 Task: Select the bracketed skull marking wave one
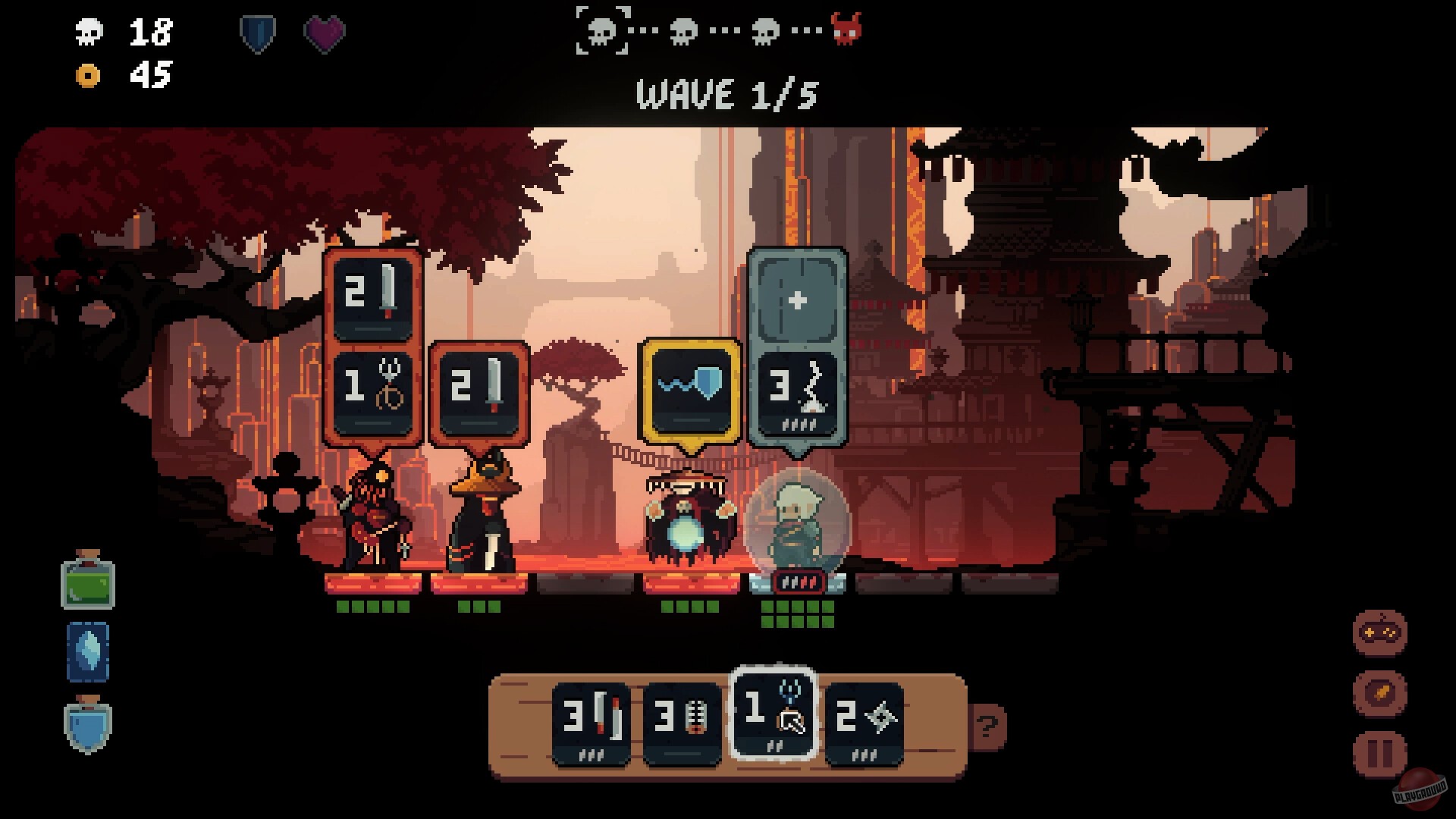(603, 30)
